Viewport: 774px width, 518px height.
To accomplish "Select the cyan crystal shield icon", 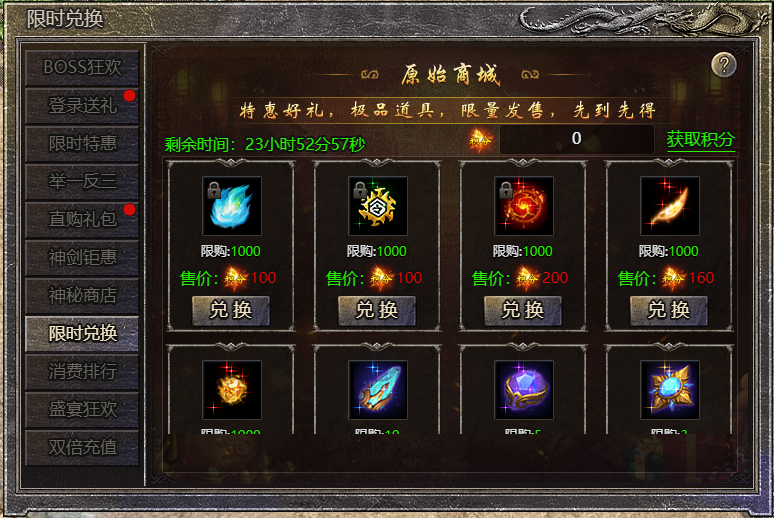I will (x=377, y=389).
